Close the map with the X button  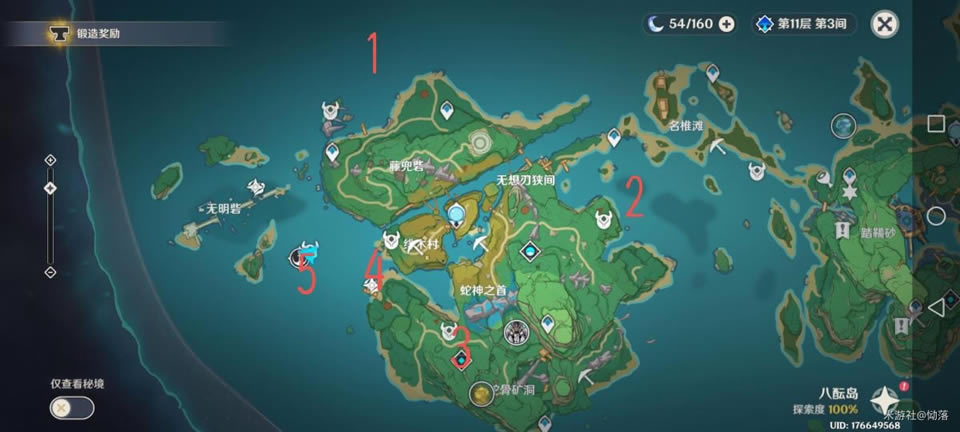click(x=884, y=24)
